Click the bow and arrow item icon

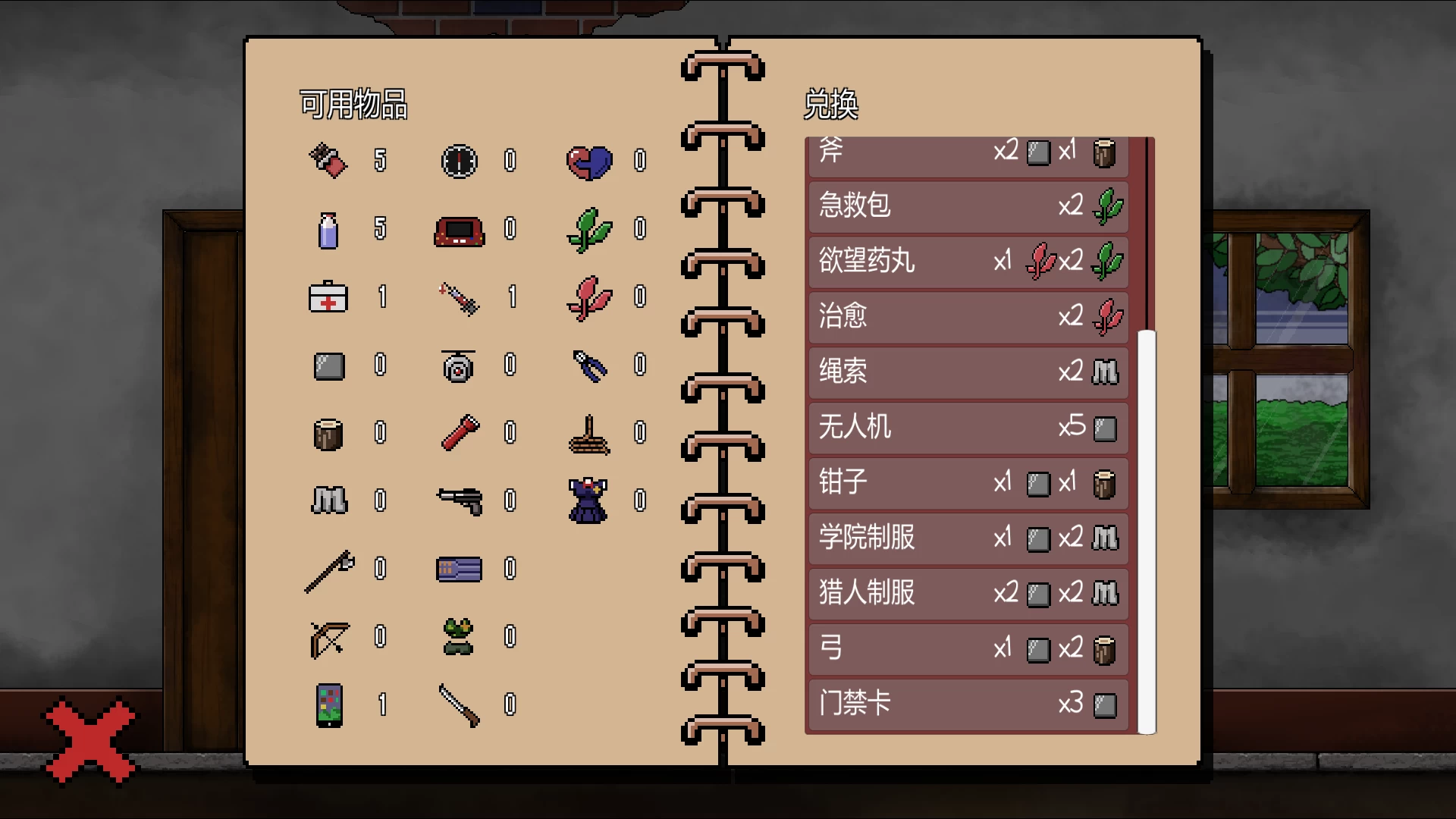pyautogui.click(x=329, y=639)
